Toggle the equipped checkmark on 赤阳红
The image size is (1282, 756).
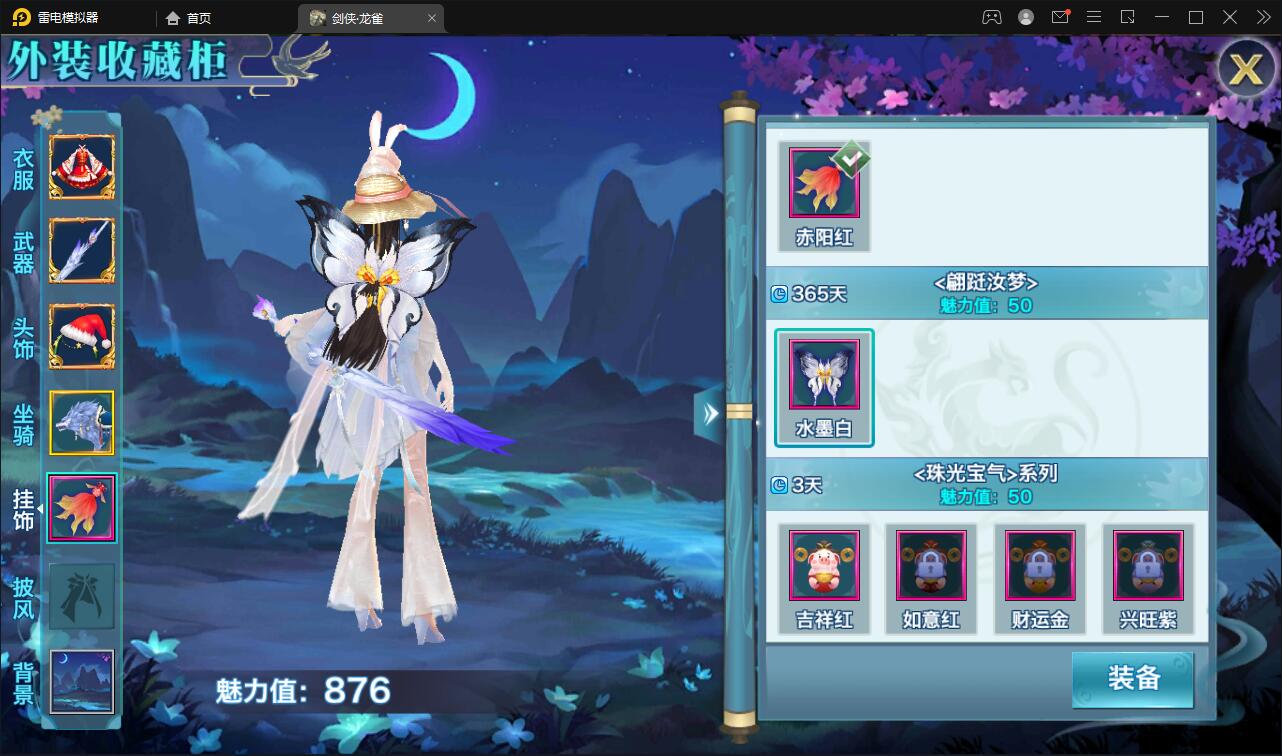(852, 157)
